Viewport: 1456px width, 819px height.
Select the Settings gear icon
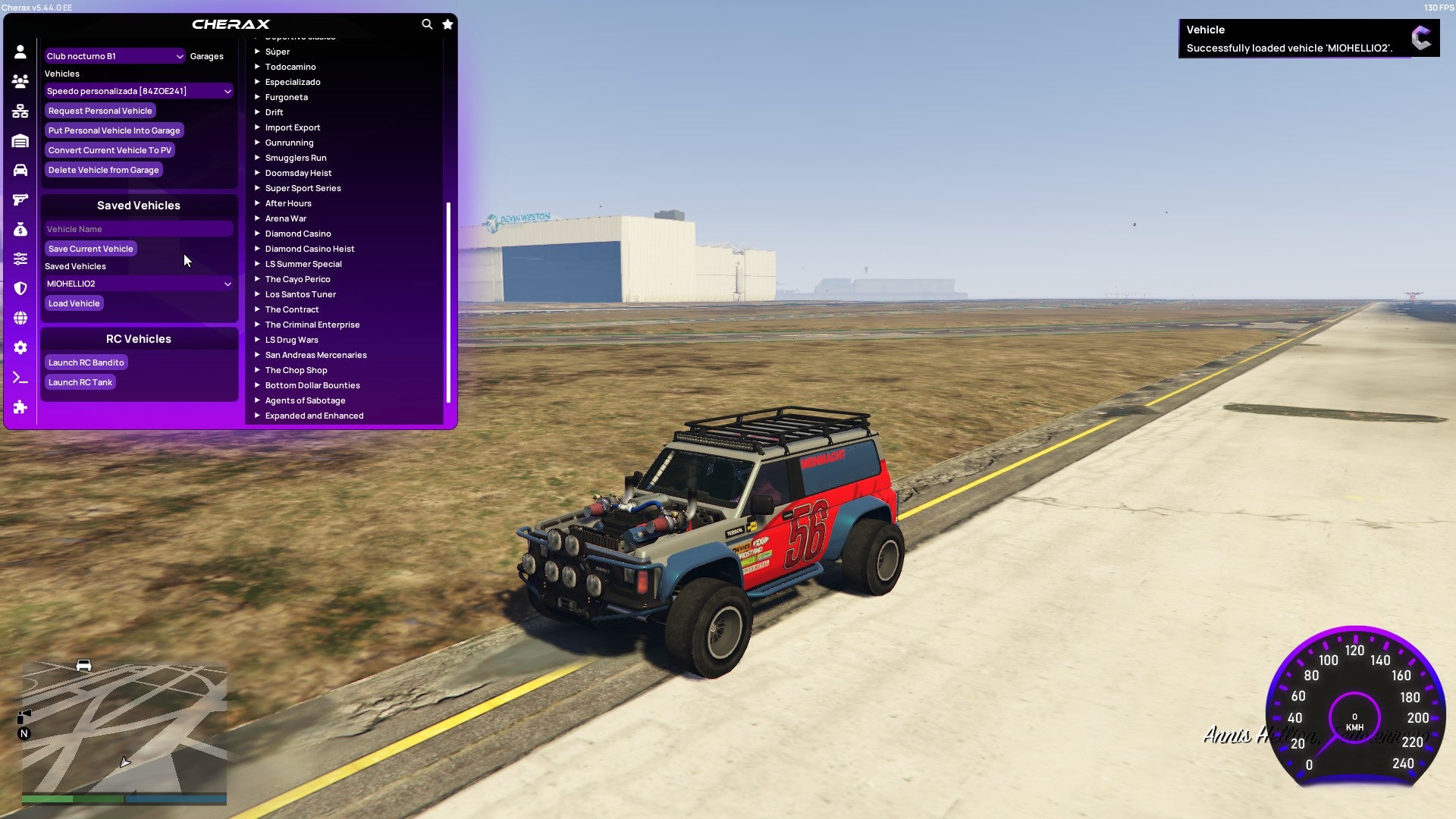click(20, 347)
